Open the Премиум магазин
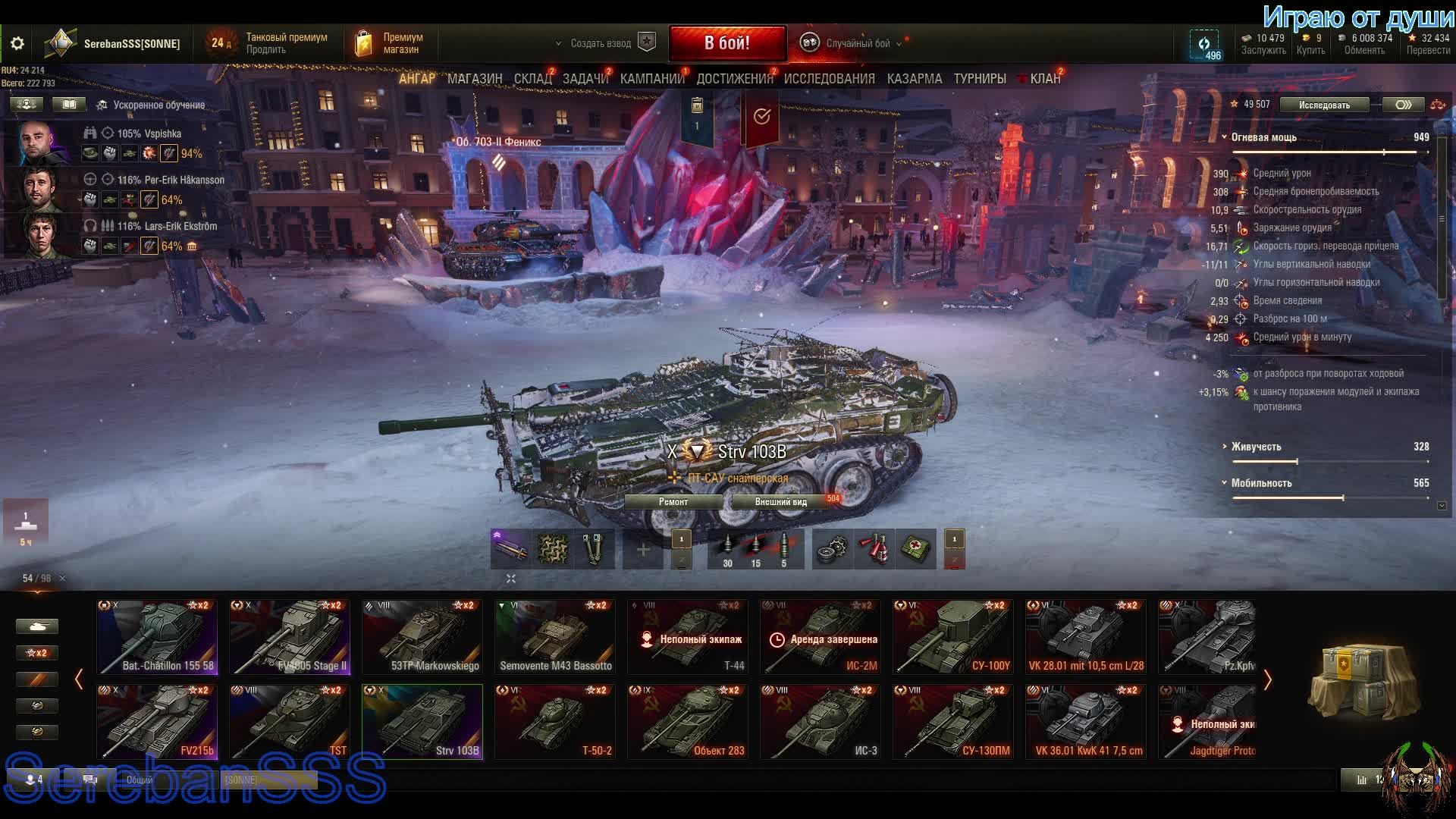Screen dimensions: 1456x819 (391, 43)
